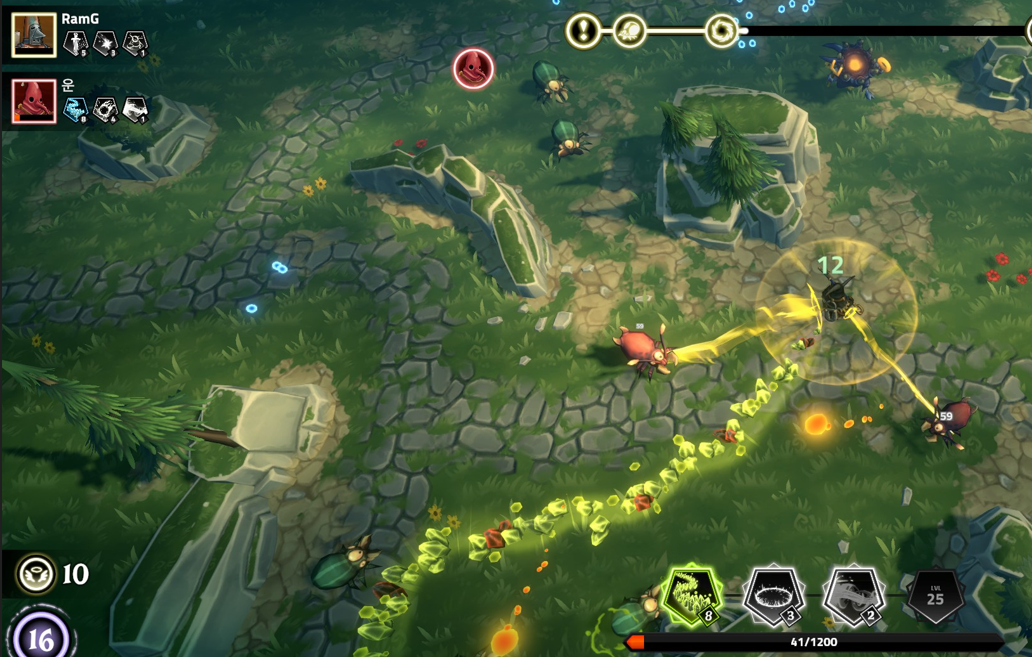Click the red hooded teammate portrait
This screenshot has width=1032, height=657.
(x=33, y=101)
